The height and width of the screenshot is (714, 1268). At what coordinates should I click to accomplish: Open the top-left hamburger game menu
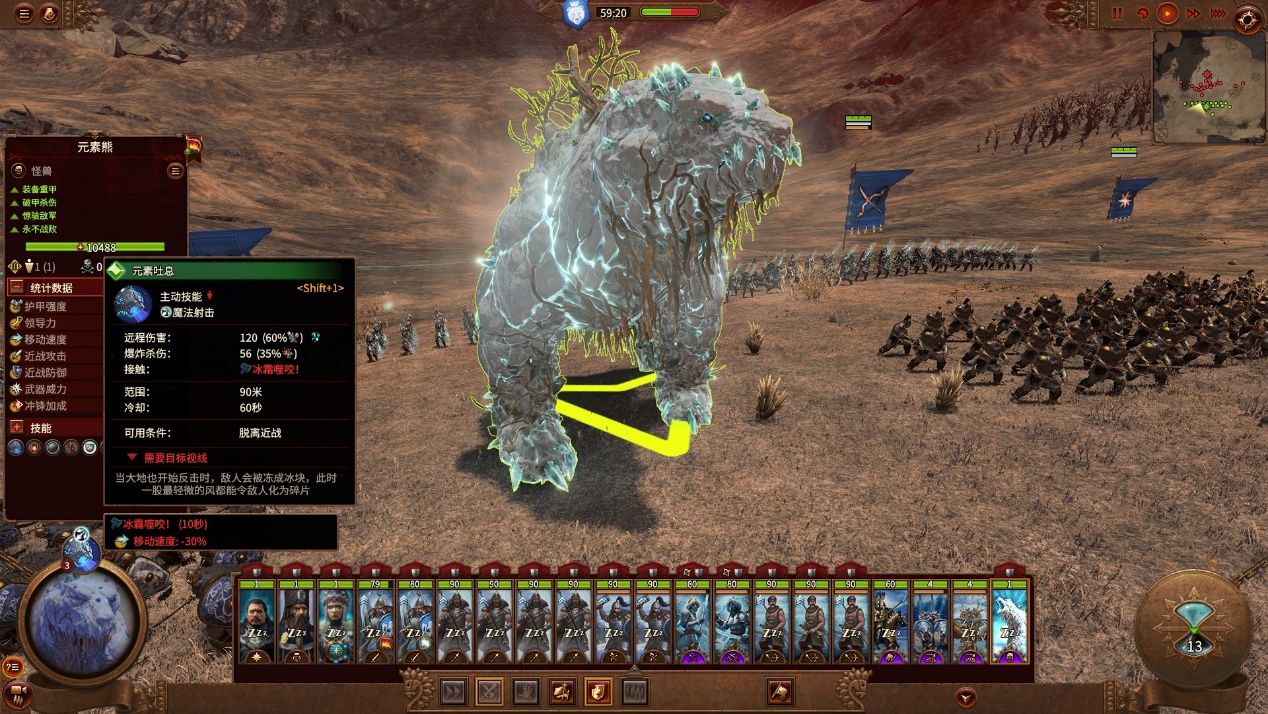(24, 14)
